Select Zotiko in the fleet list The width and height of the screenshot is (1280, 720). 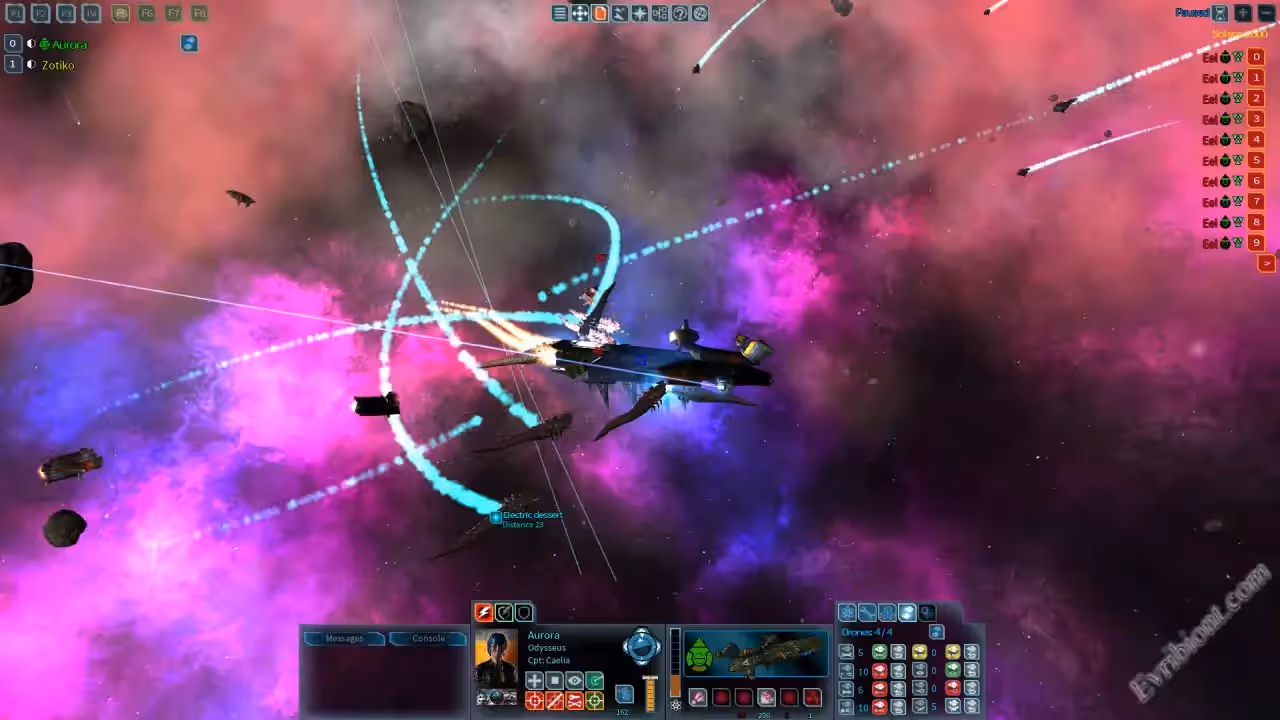click(x=58, y=65)
